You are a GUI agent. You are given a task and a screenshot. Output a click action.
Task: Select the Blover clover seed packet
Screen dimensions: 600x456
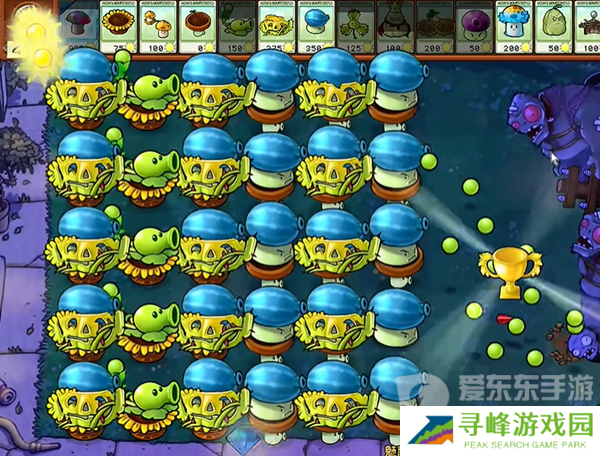(x=355, y=28)
